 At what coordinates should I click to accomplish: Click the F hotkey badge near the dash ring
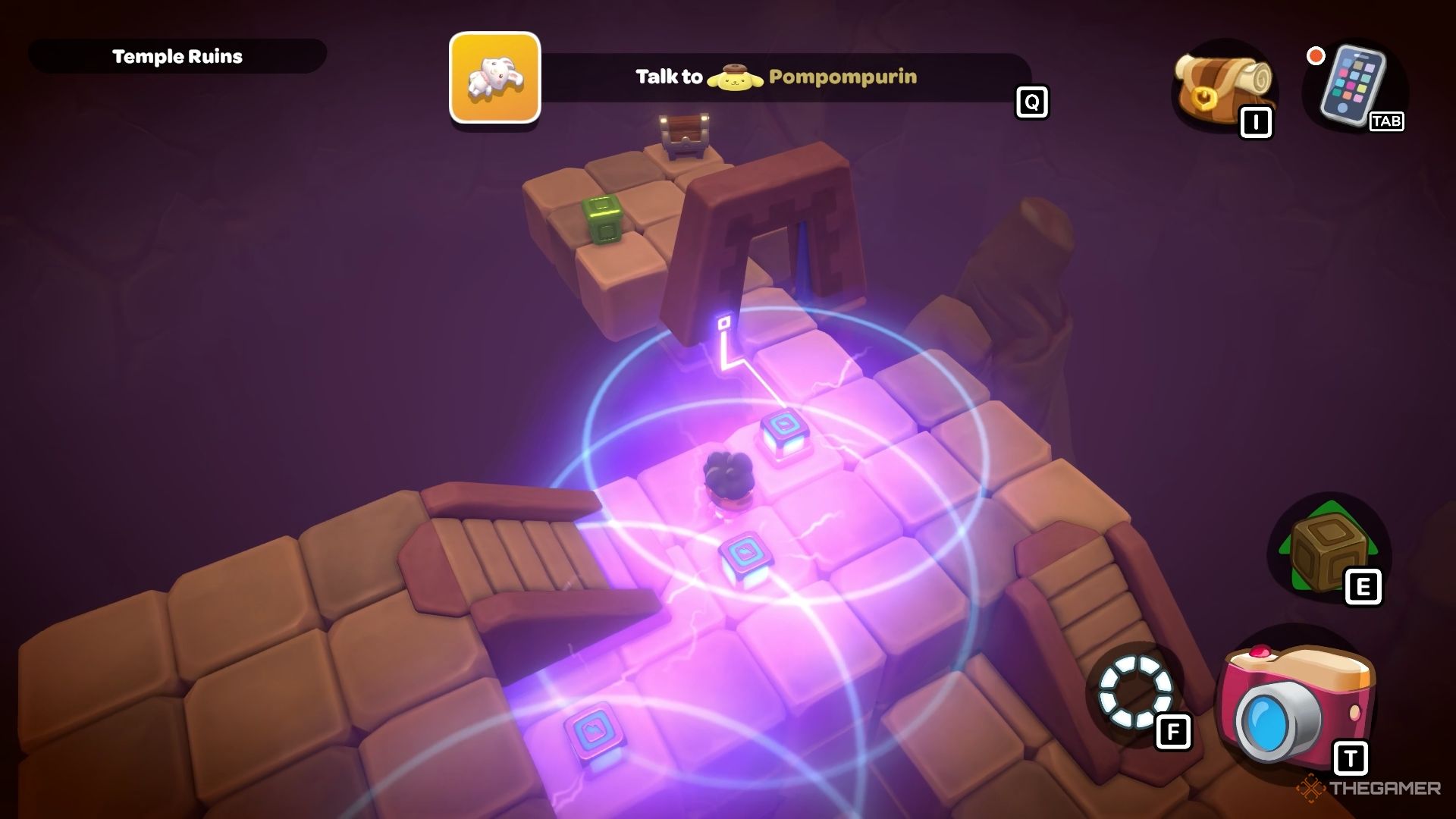[1173, 732]
